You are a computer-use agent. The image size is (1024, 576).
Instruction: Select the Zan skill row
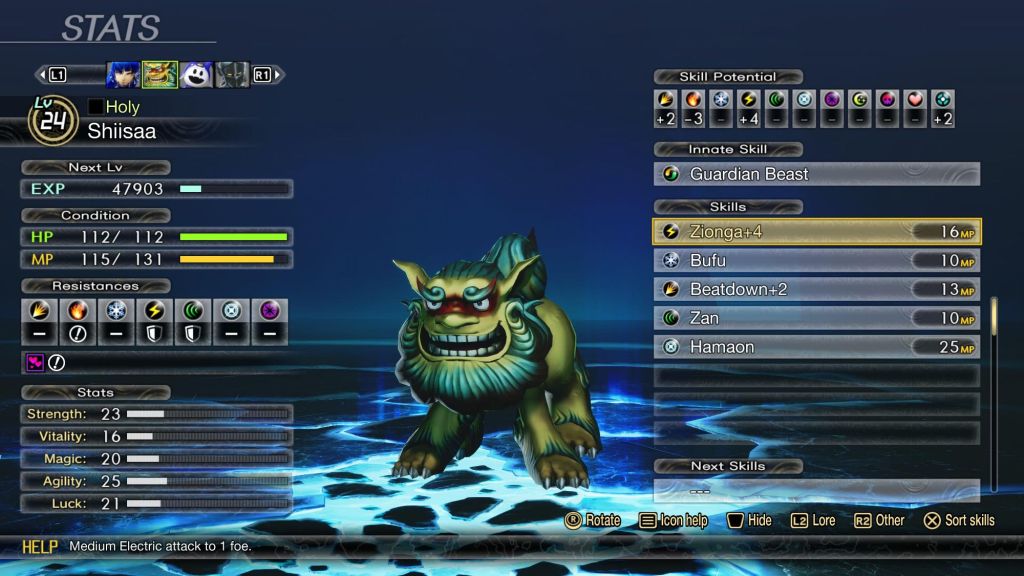pyautogui.click(x=816, y=318)
